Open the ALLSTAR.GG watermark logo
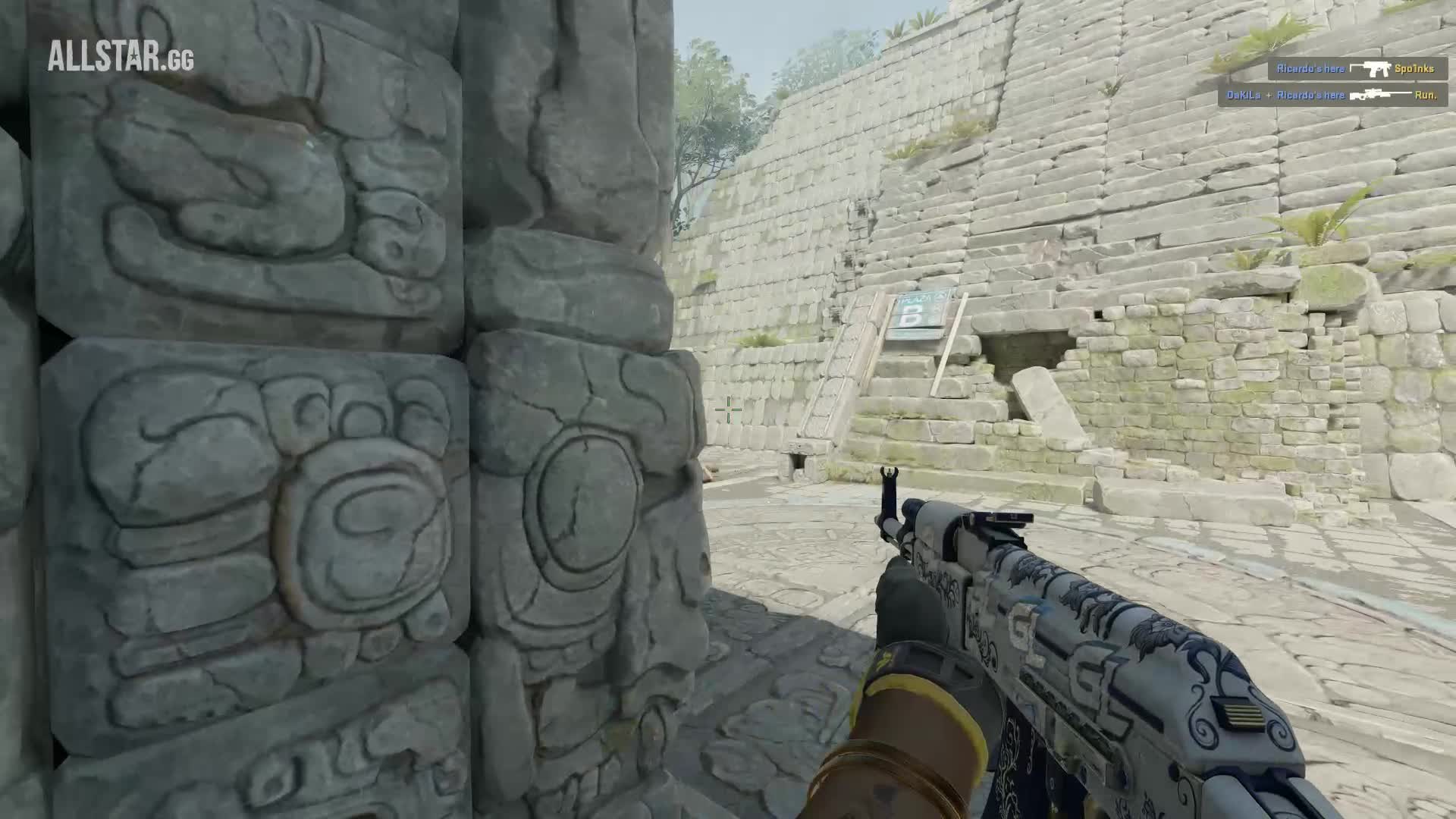Image resolution: width=1456 pixels, height=819 pixels. [121, 57]
